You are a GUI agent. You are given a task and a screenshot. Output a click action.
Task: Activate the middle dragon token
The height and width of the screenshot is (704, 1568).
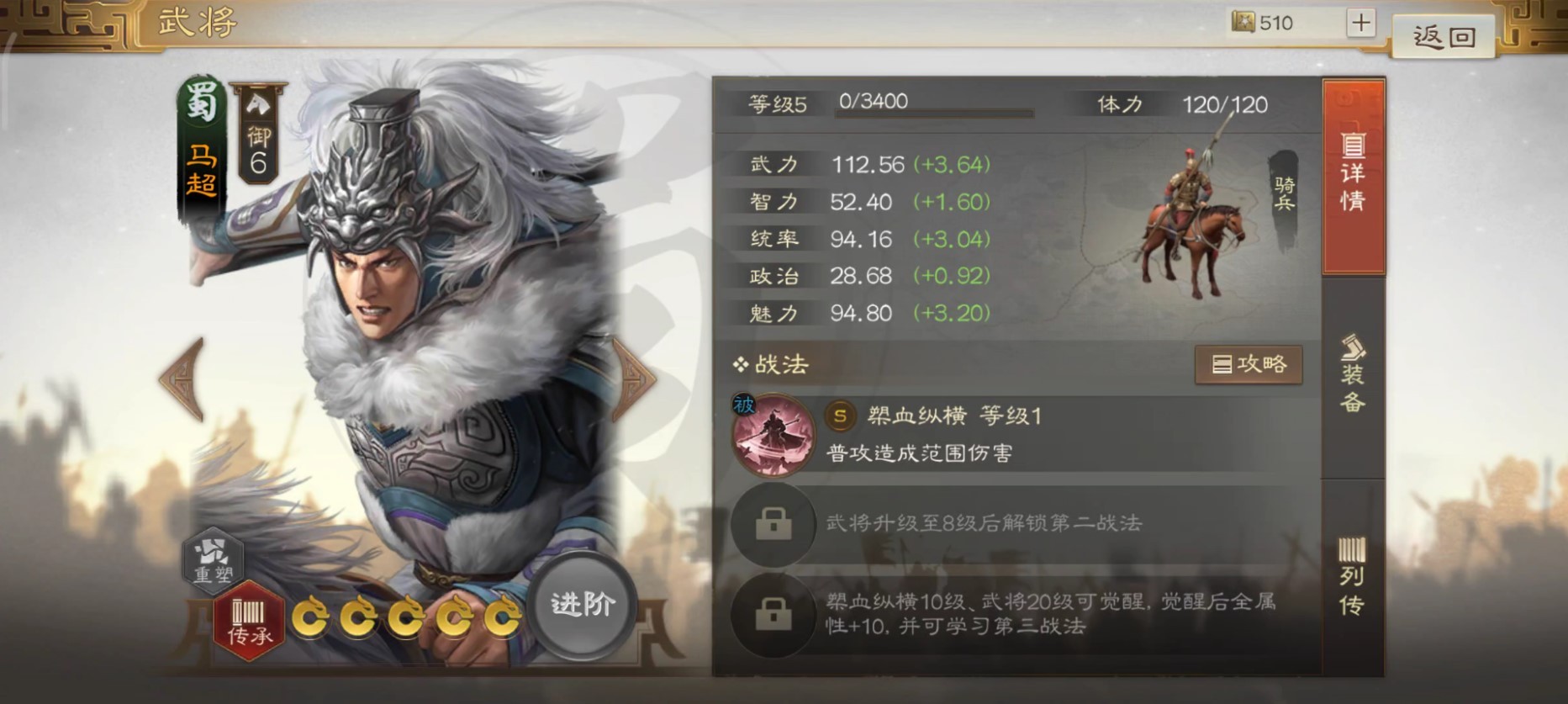pyautogui.click(x=406, y=616)
